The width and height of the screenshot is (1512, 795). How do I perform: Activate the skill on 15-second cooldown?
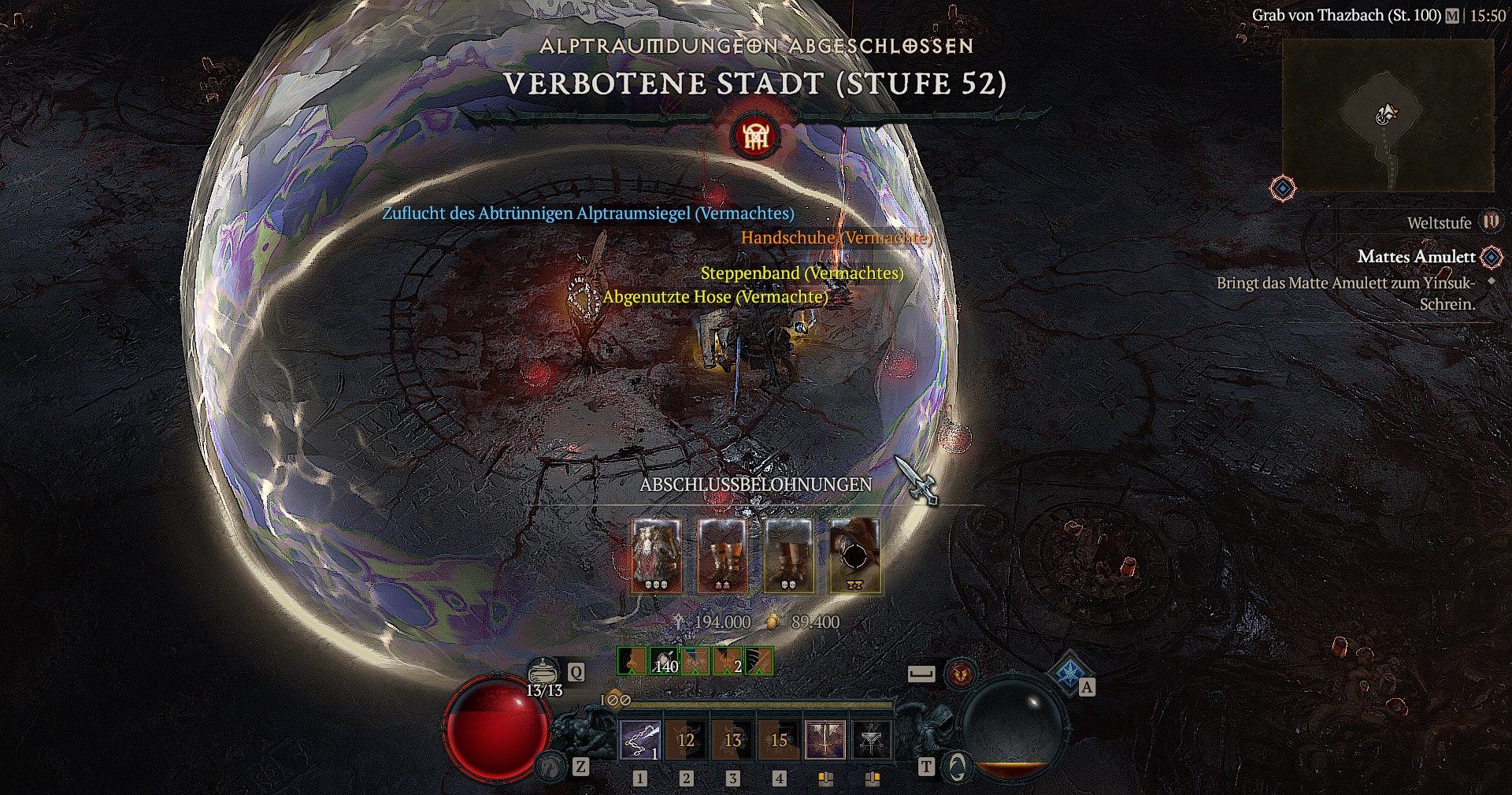pos(779,740)
